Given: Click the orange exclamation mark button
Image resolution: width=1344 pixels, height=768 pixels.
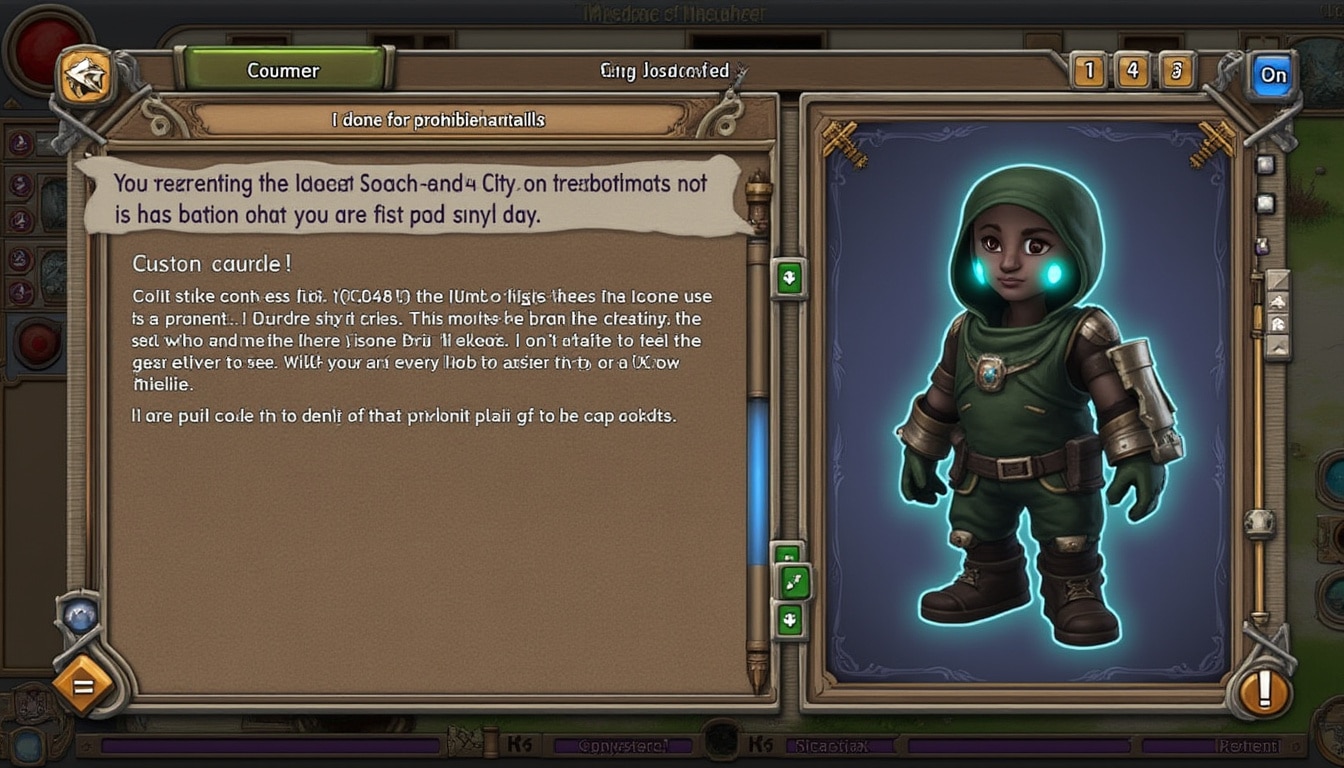Looking at the screenshot, I should tap(1264, 690).
